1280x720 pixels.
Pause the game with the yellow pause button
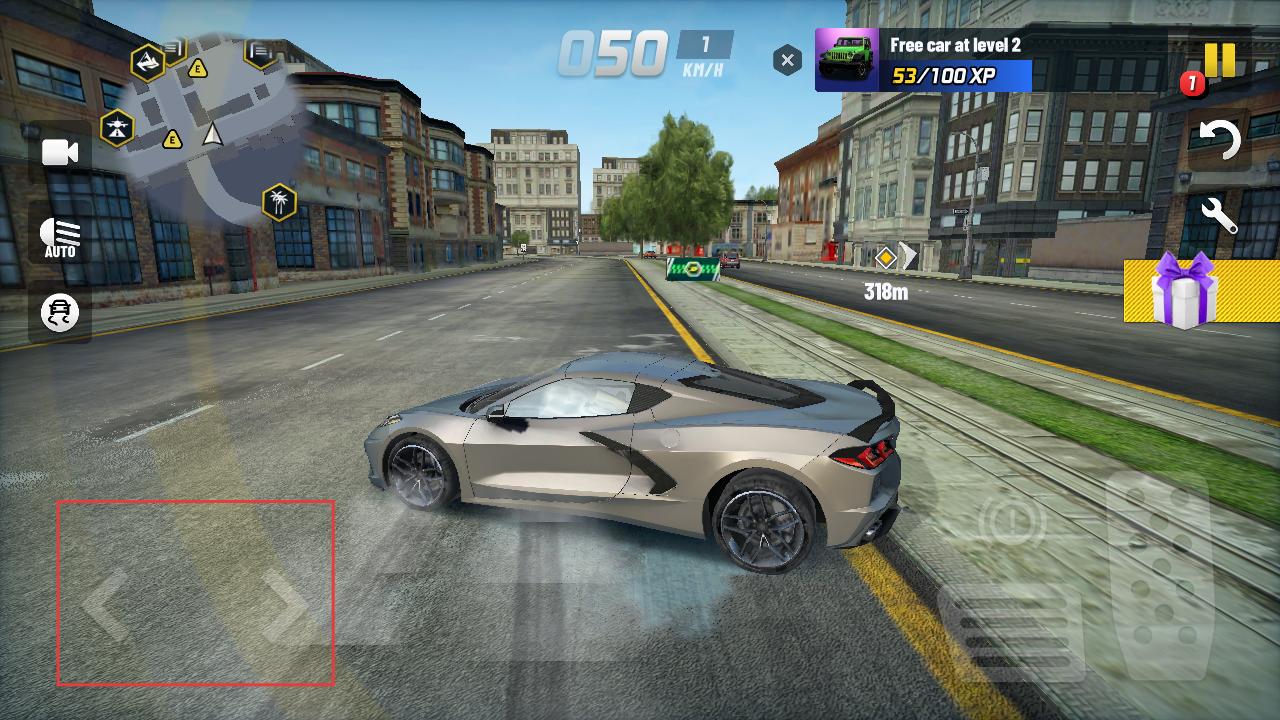click(1219, 60)
